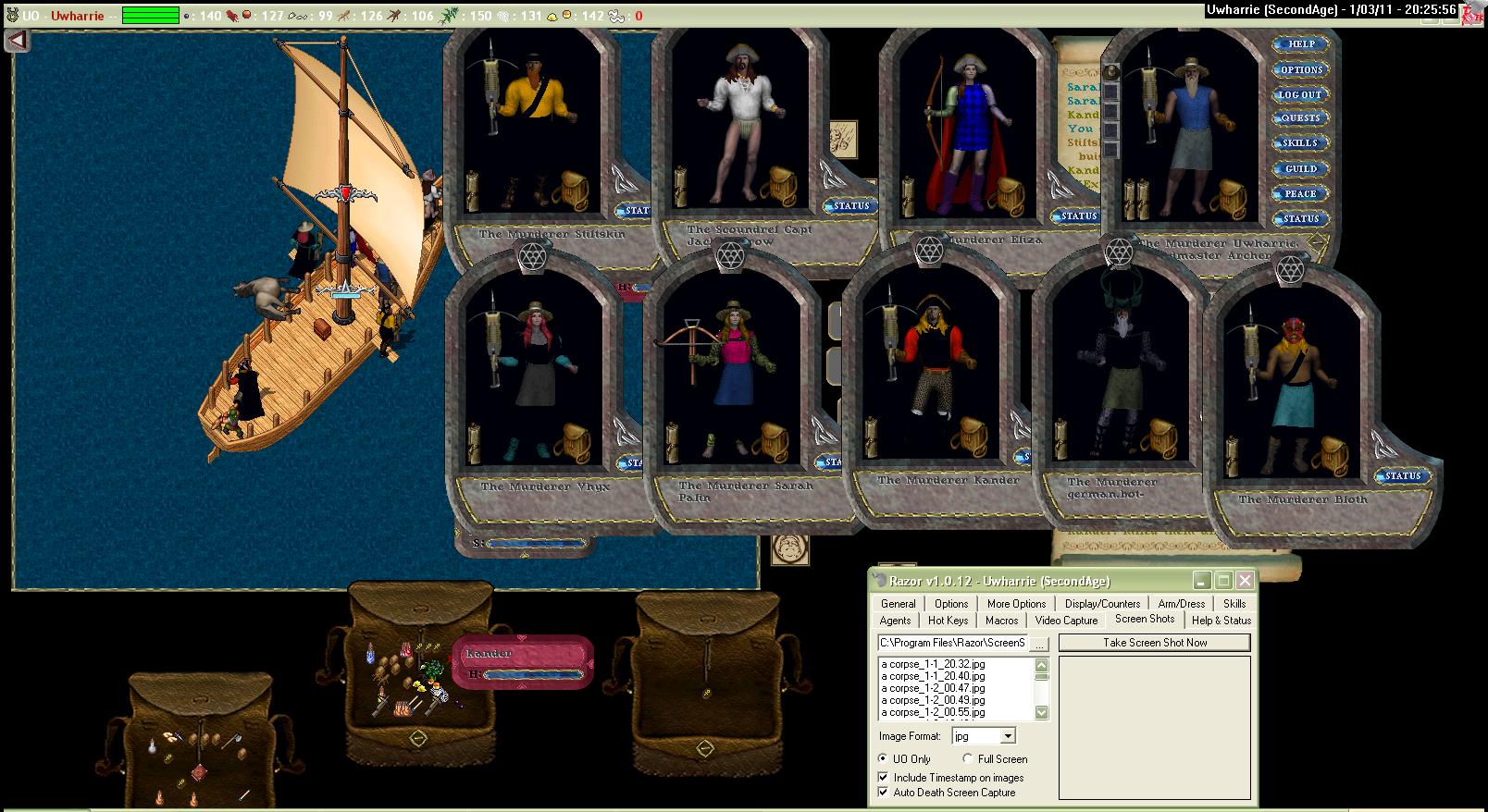Image resolution: width=1488 pixels, height=812 pixels.
Task: Toggle Auto Death Screen Capture
Action: pos(884,793)
